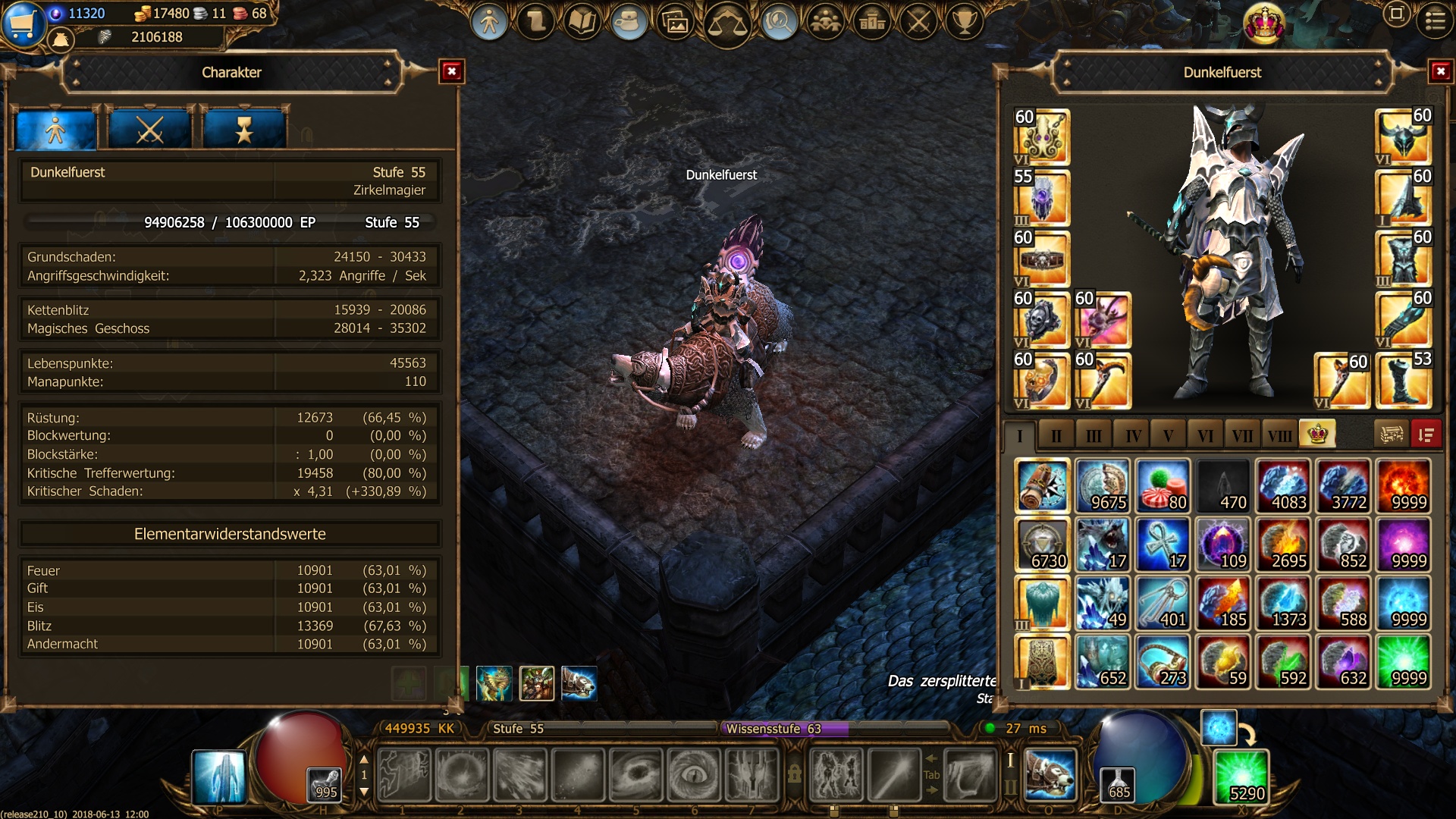The height and width of the screenshot is (819, 1456).
Task: Switch inventory to bag tab VIII
Action: point(1279,436)
